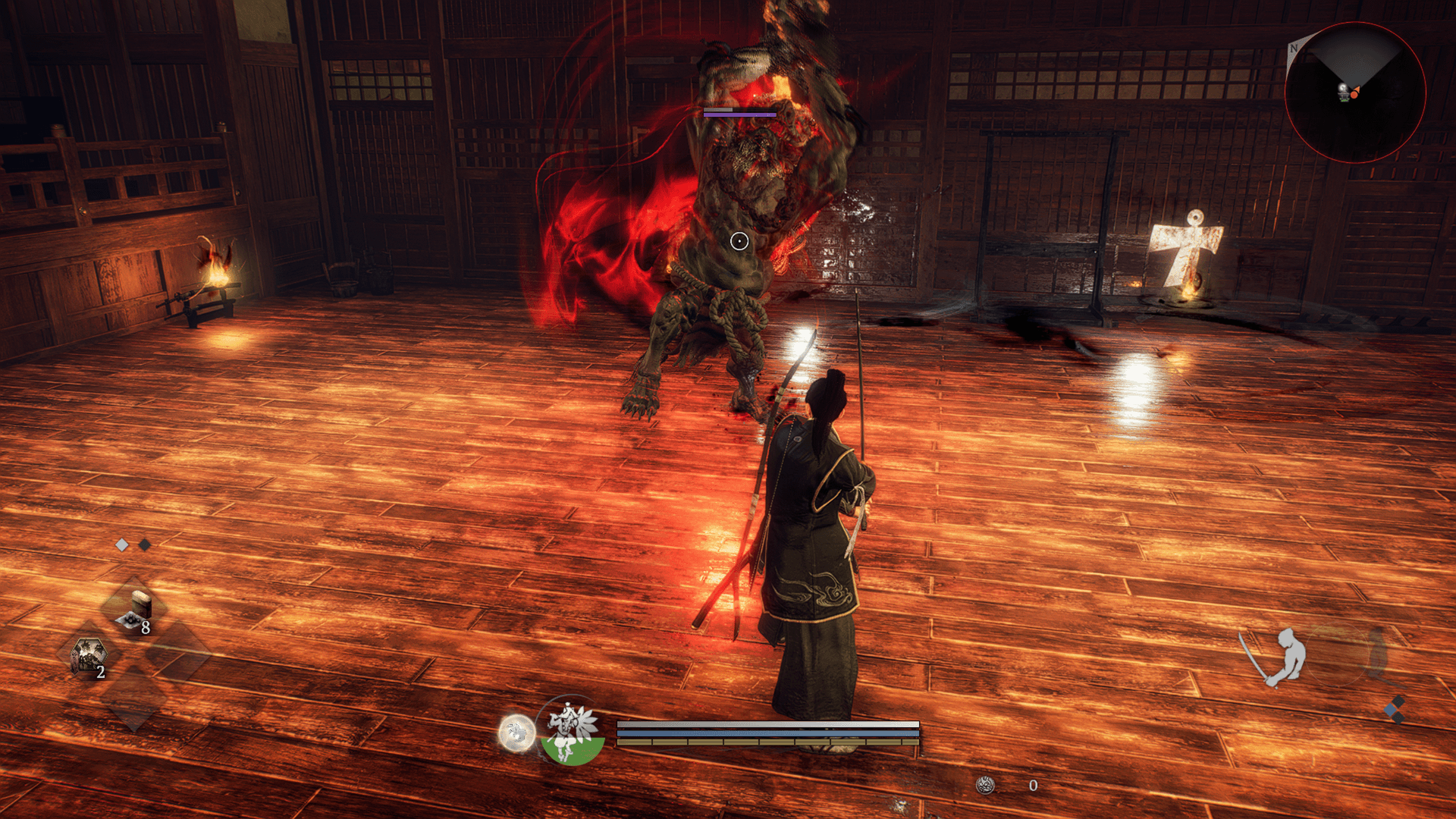Click the glowing white orb beside the guardian spirit
1456x819 pixels.
pos(517,733)
